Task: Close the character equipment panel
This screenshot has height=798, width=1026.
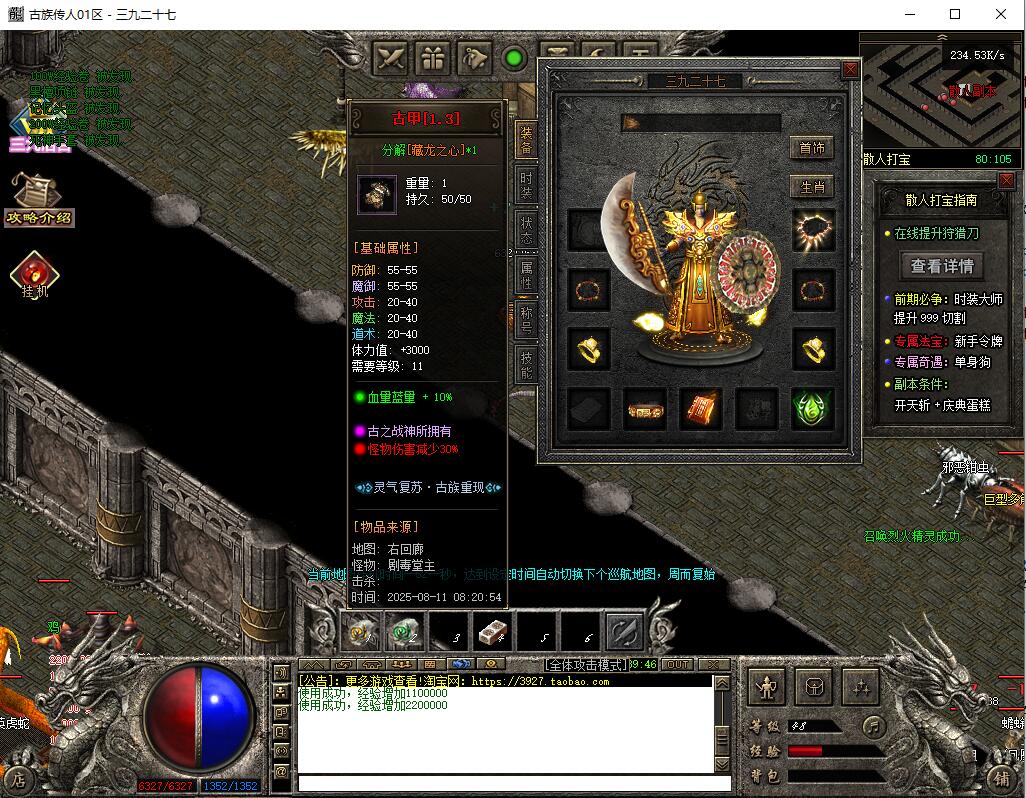Action: tap(850, 69)
